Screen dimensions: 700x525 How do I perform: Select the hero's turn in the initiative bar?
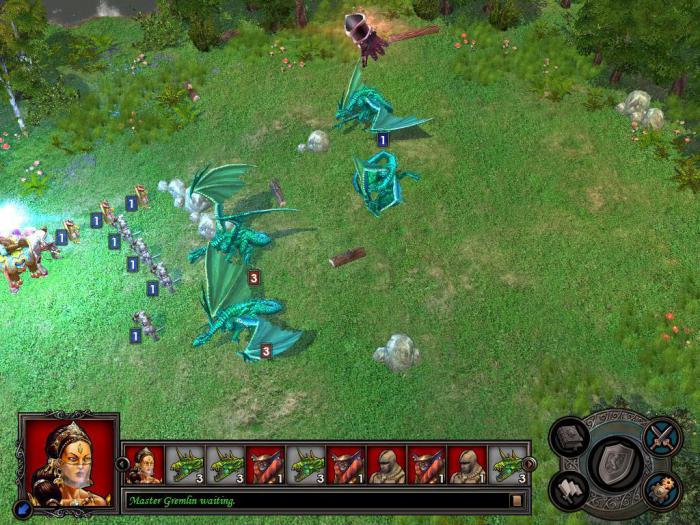click(x=144, y=465)
